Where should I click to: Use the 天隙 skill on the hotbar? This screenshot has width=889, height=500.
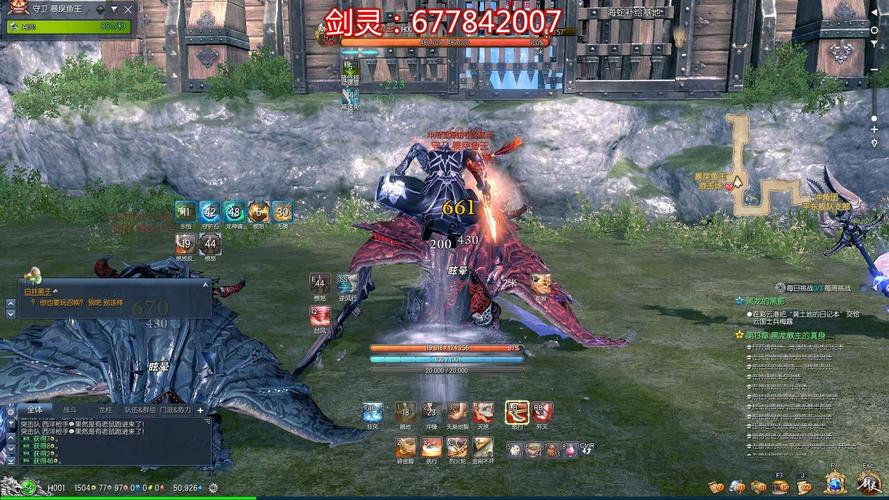pos(483,412)
